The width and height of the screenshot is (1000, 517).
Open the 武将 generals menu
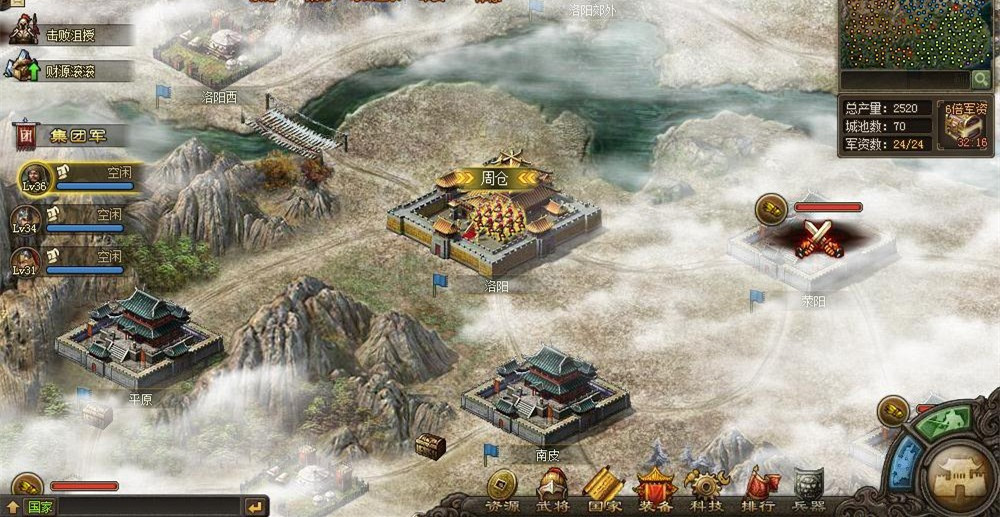tap(552, 489)
